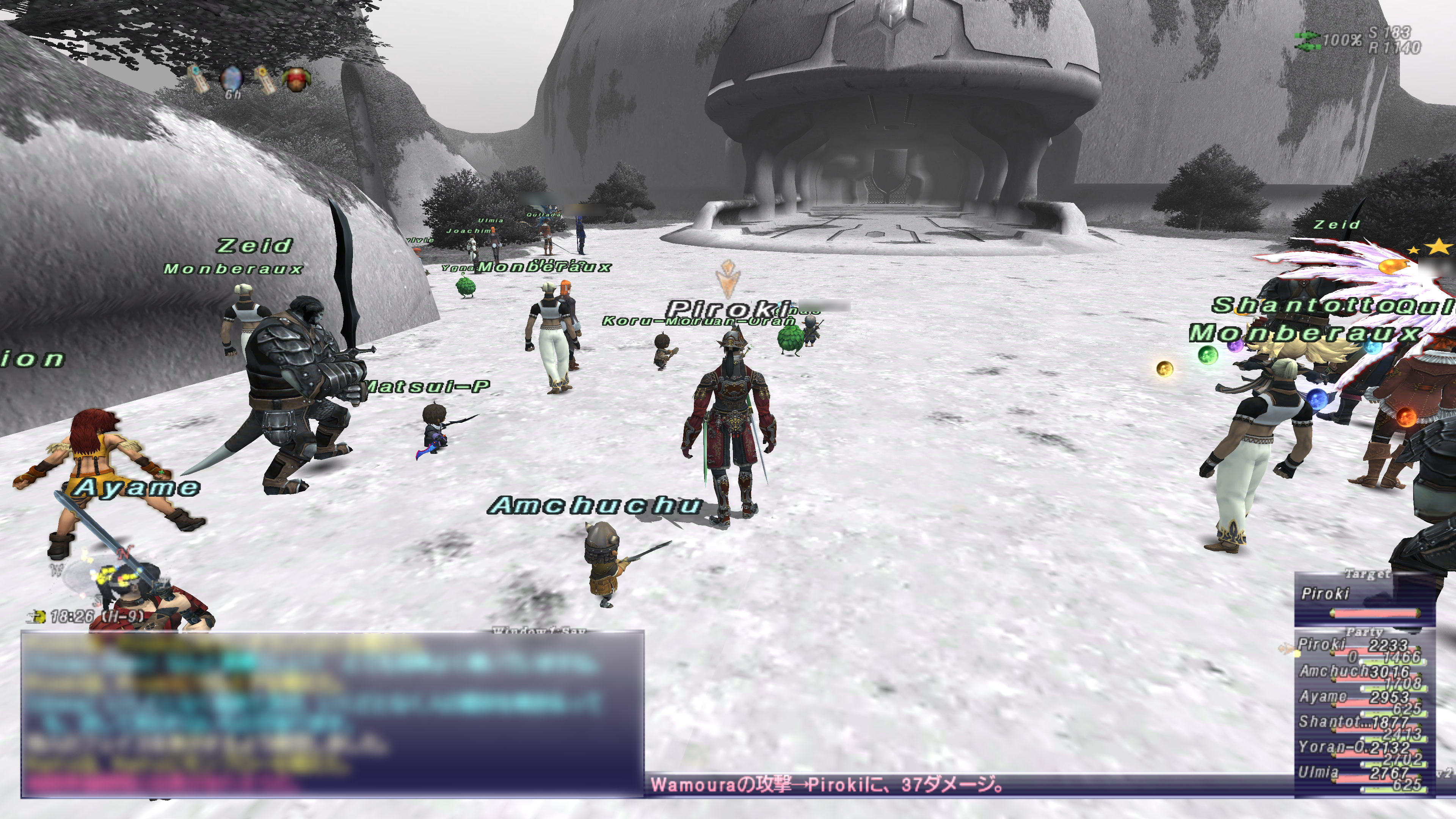Select the blue-gem scroll status icon
This screenshot has width=1456, height=819.
click(197, 78)
